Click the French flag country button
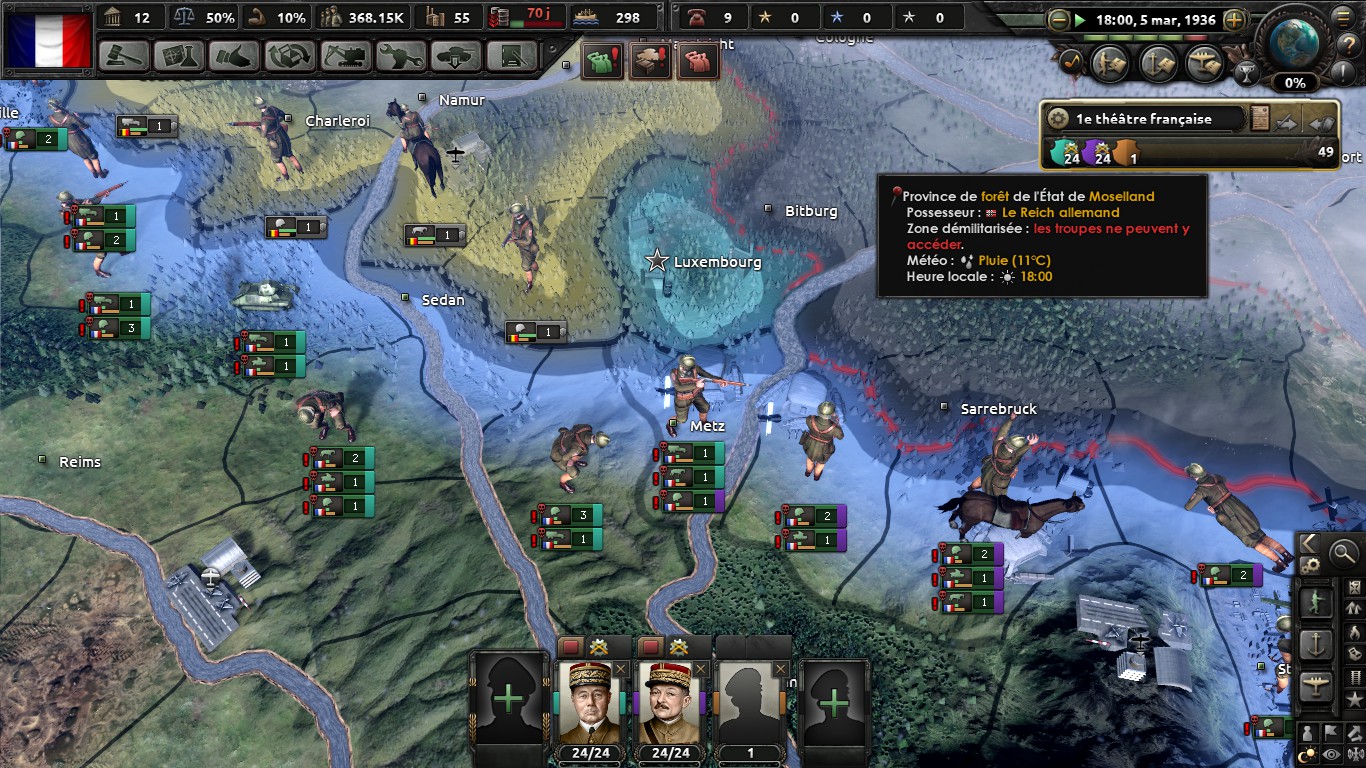The width and height of the screenshot is (1366, 768). [x=49, y=39]
